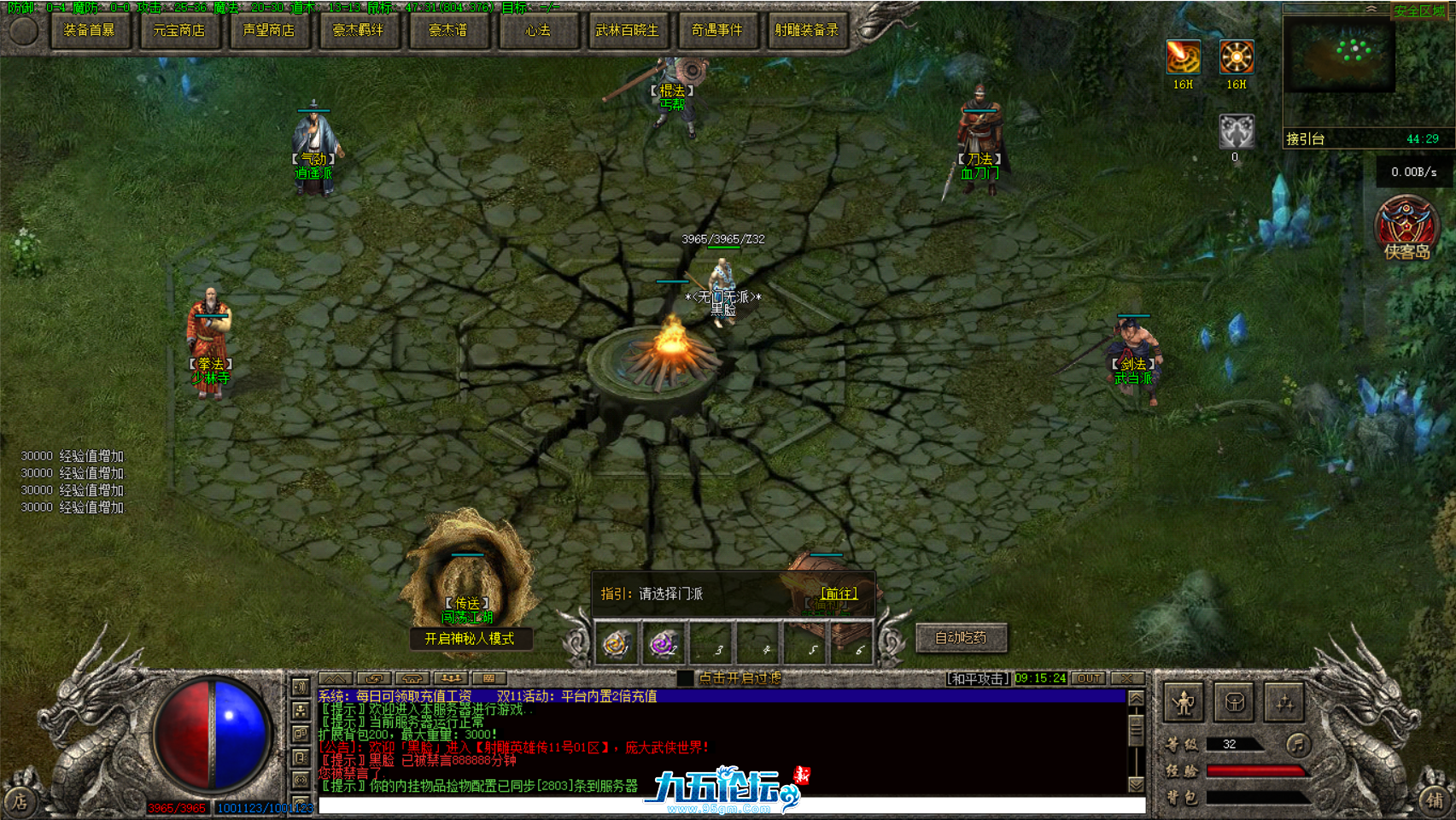This screenshot has width=1456, height=820.
Task: Click the red experience progress bar
Action: click(x=1254, y=770)
